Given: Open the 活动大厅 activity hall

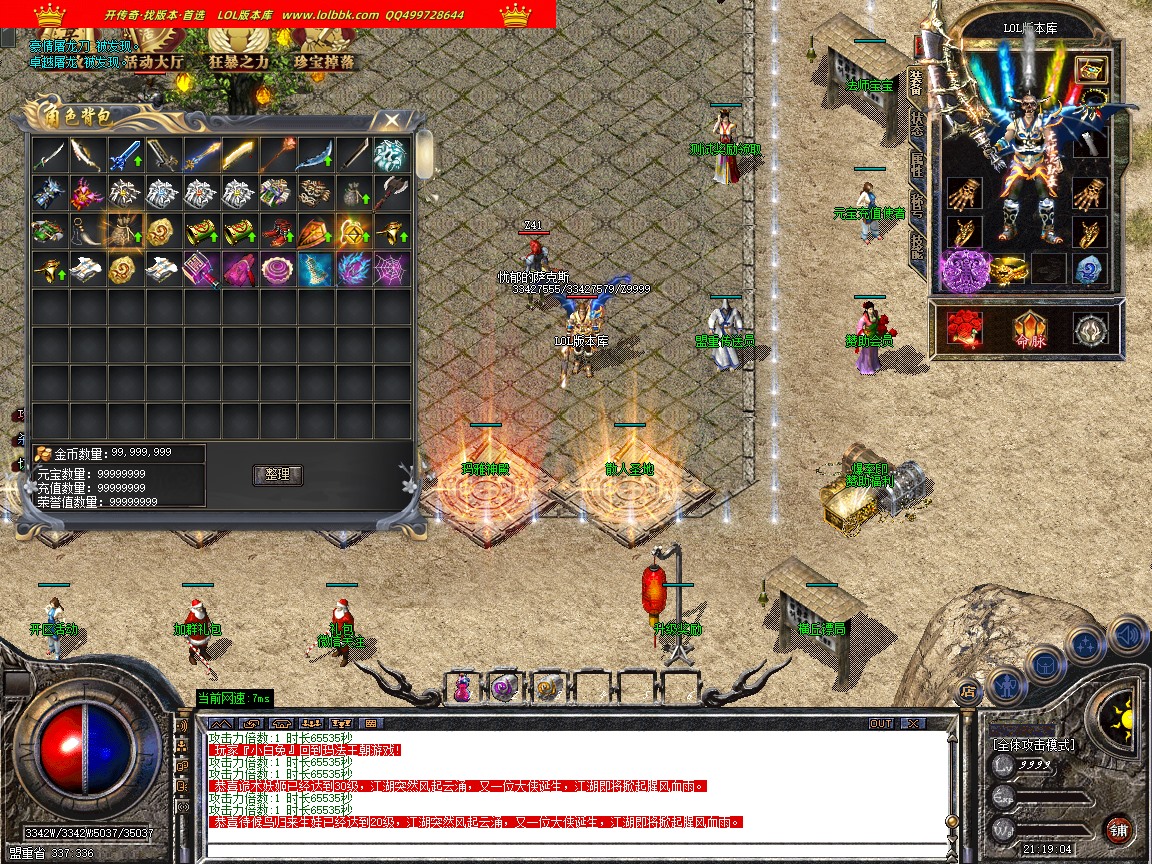Looking at the screenshot, I should [x=154, y=62].
